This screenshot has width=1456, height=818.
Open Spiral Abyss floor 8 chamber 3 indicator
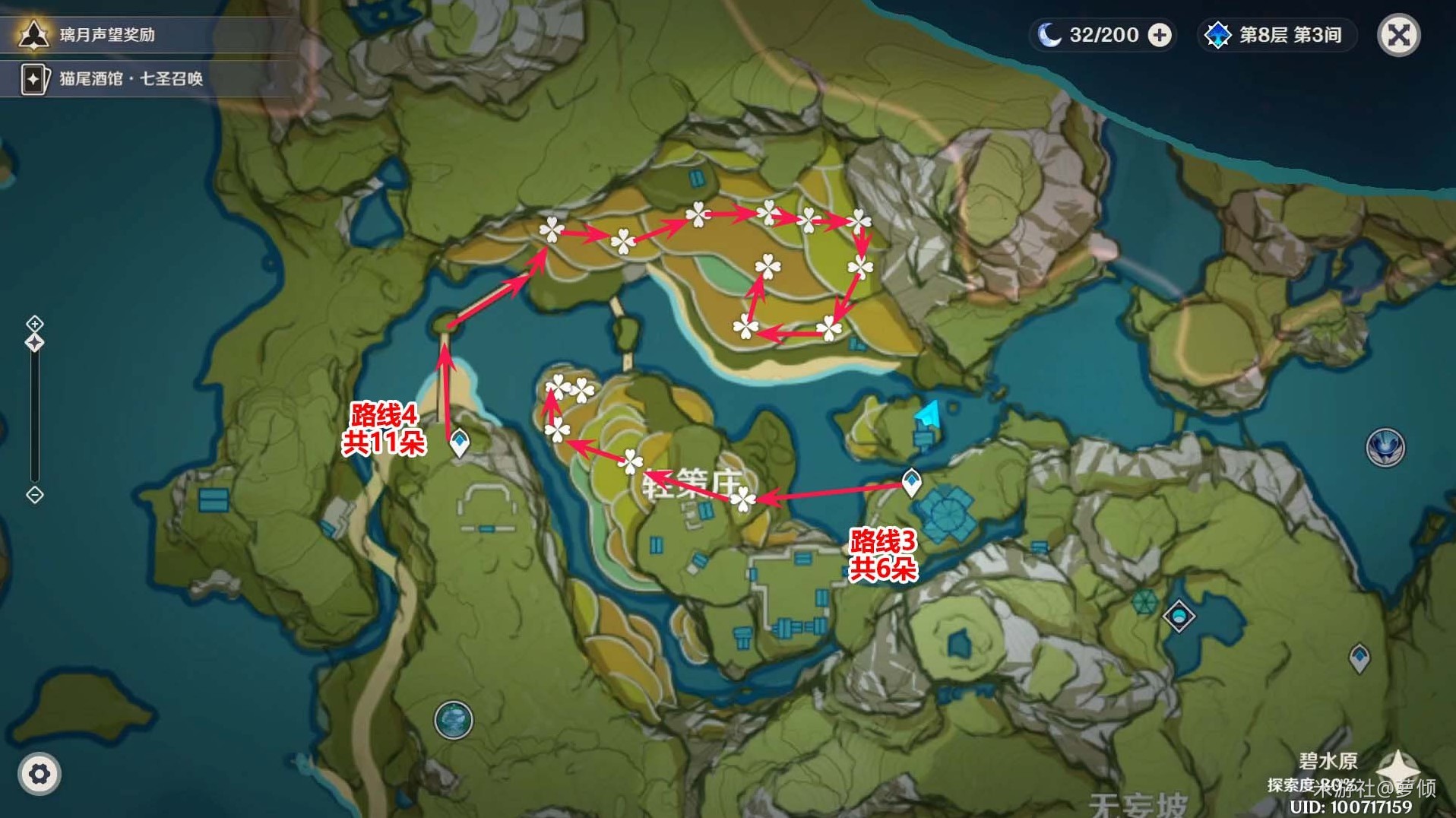[1277, 35]
